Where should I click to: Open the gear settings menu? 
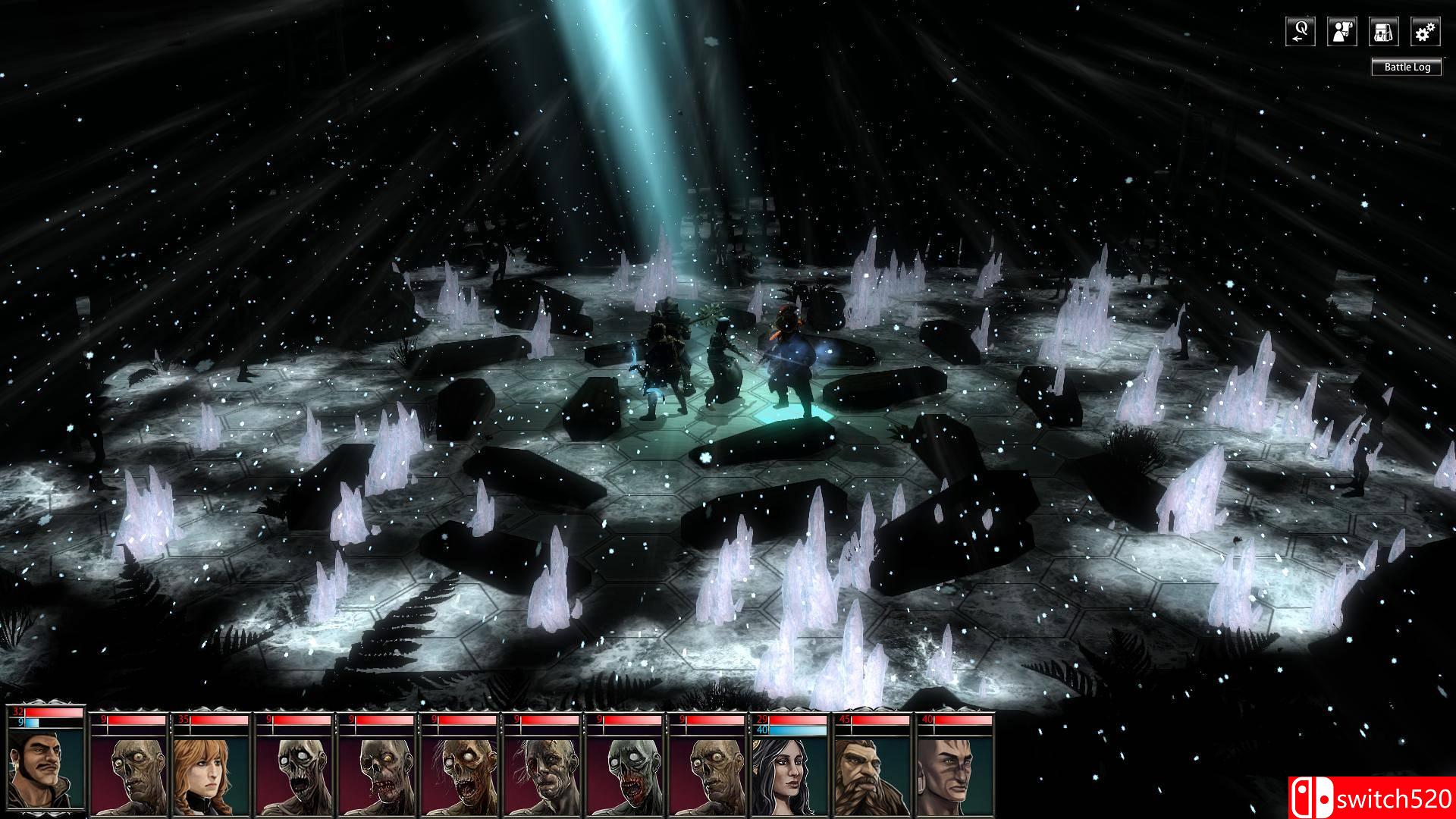[x=1426, y=32]
